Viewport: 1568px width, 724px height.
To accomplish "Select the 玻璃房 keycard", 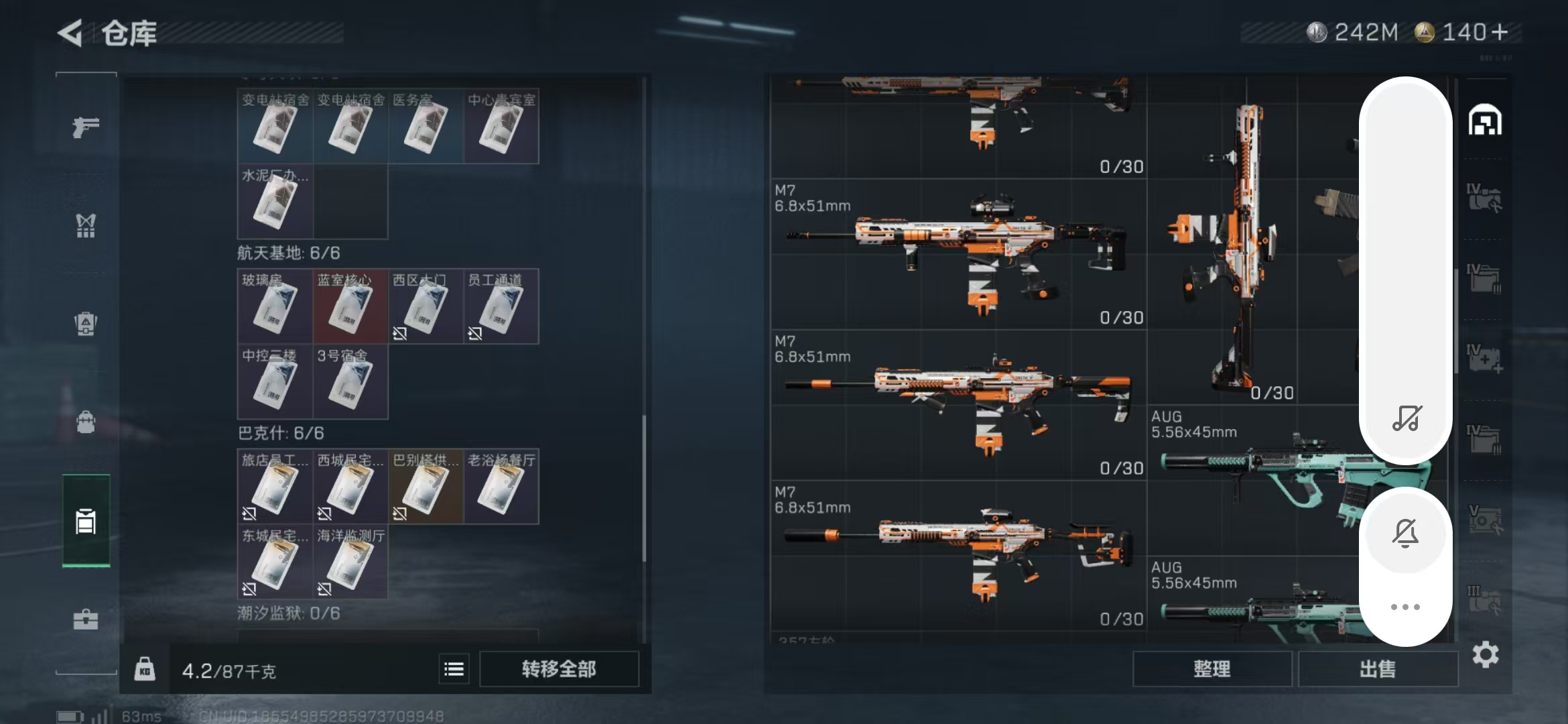I will click(275, 306).
